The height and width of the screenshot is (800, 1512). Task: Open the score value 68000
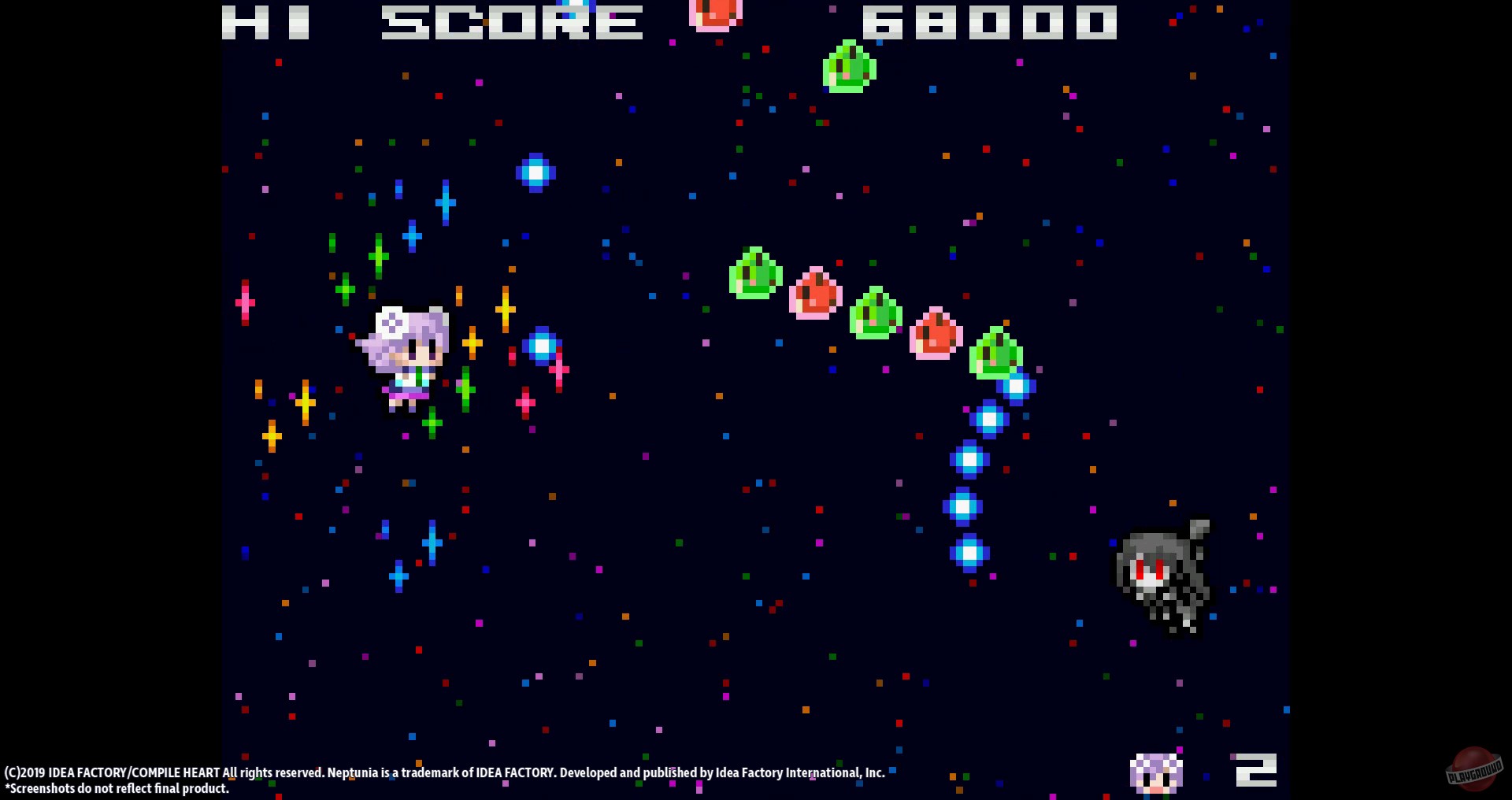pos(988,21)
